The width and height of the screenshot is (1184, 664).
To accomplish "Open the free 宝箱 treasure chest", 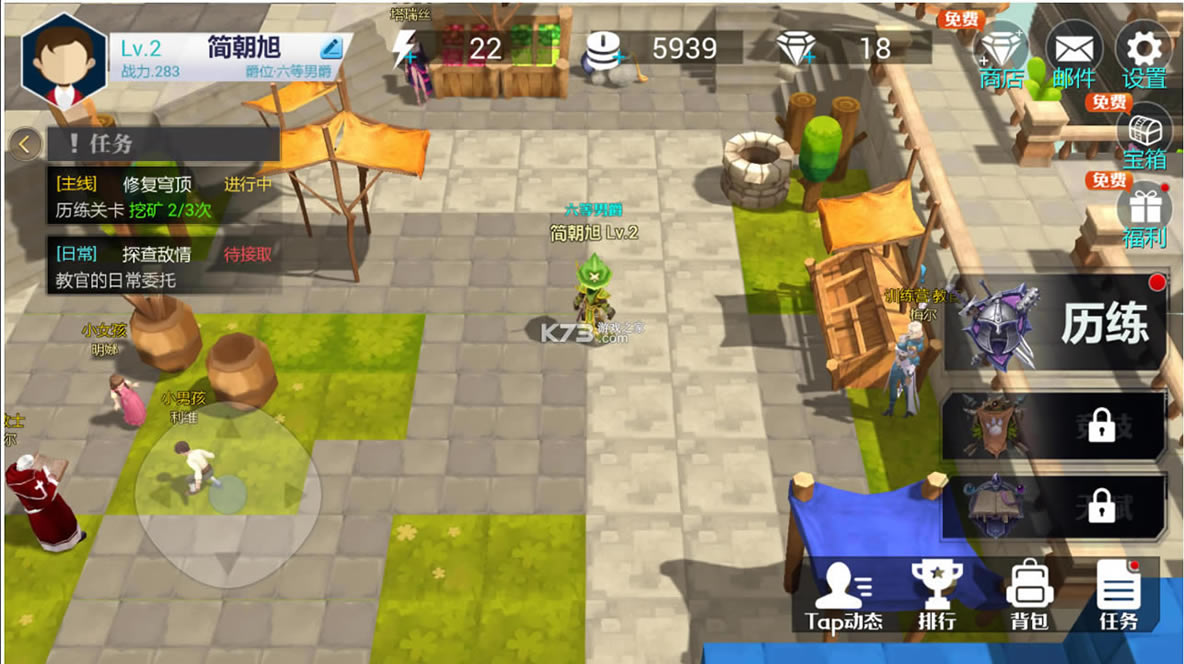I will coord(1144,138).
